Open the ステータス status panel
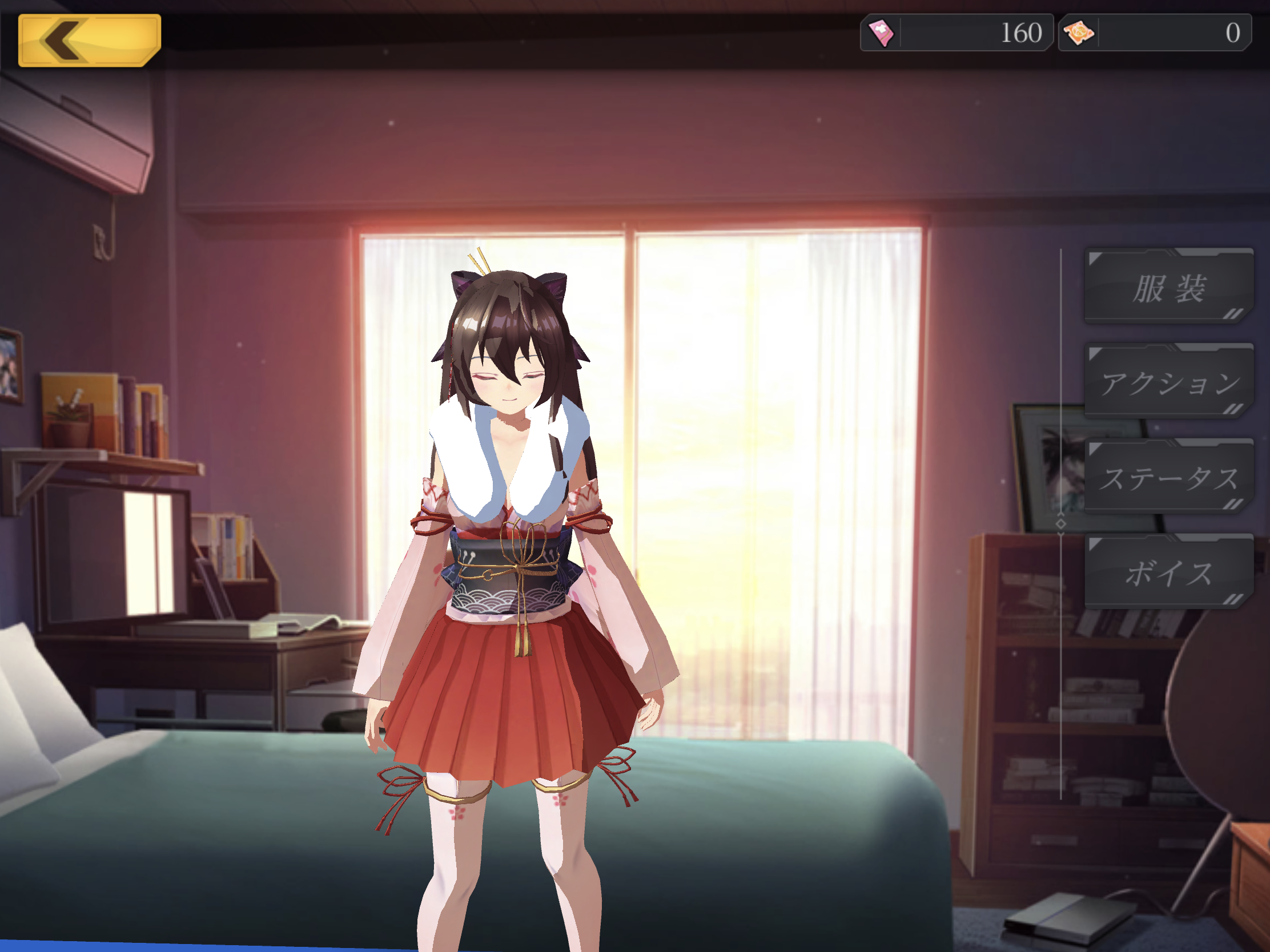The image size is (1270, 952). pyautogui.click(x=1168, y=478)
